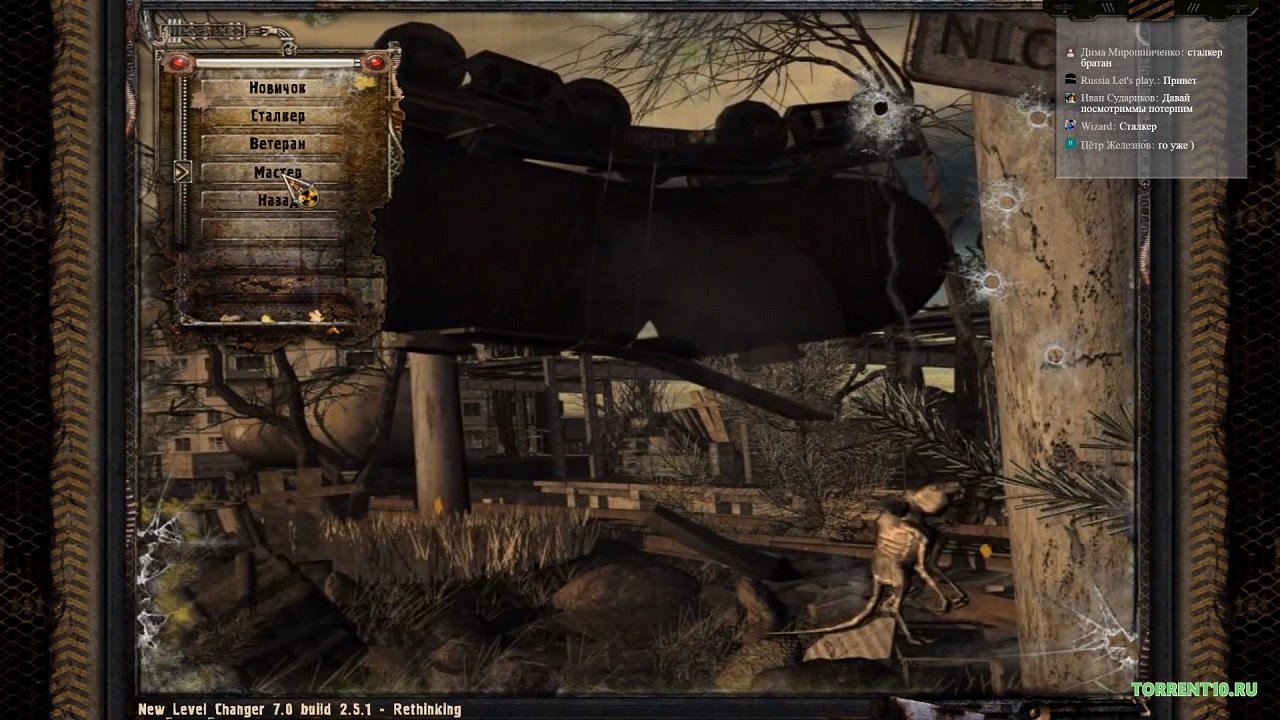Viewport: 1280px width, 720px height.
Task: Select the Новичок difficulty
Action: [277, 88]
